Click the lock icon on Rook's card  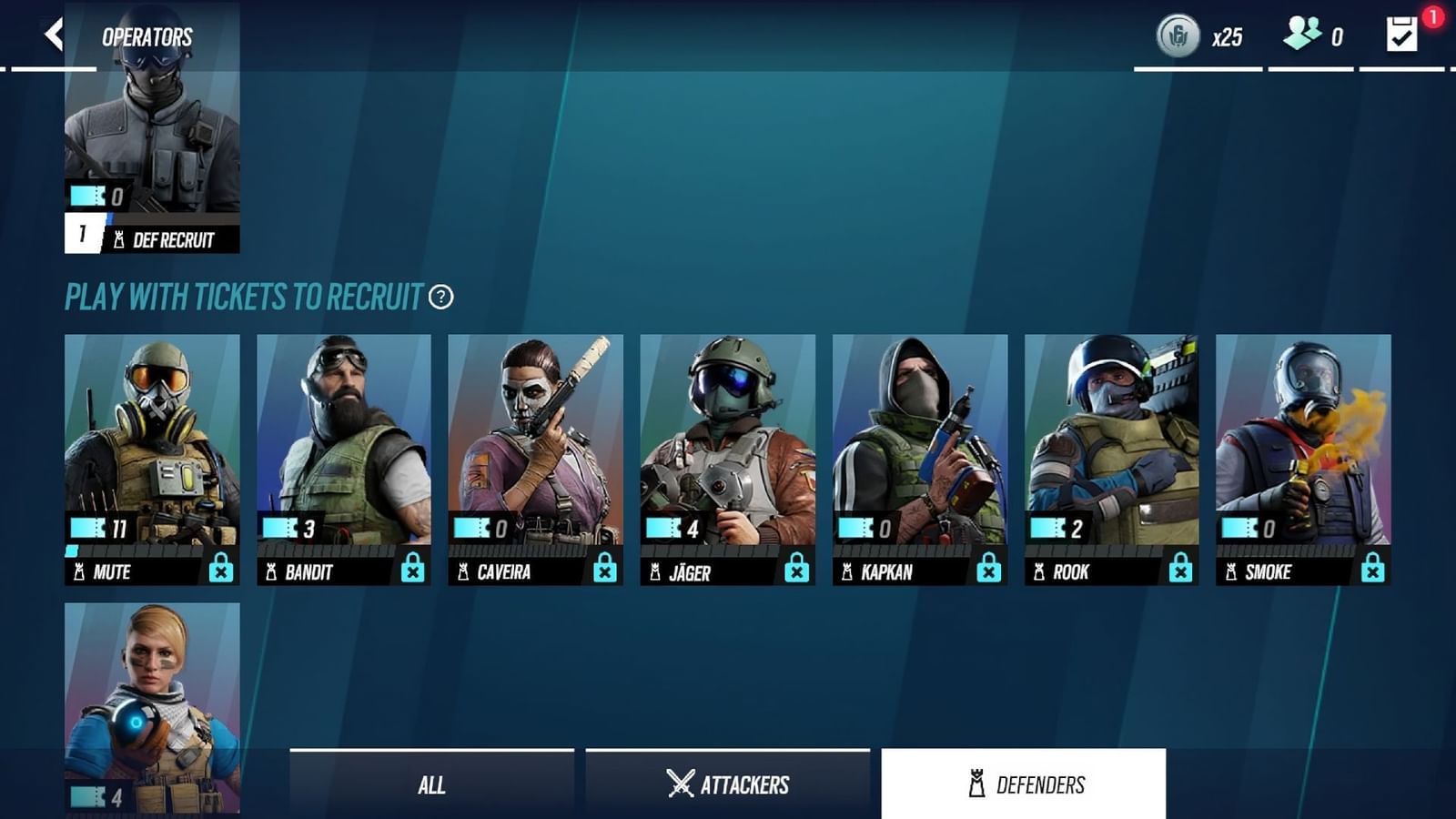coord(1179,567)
